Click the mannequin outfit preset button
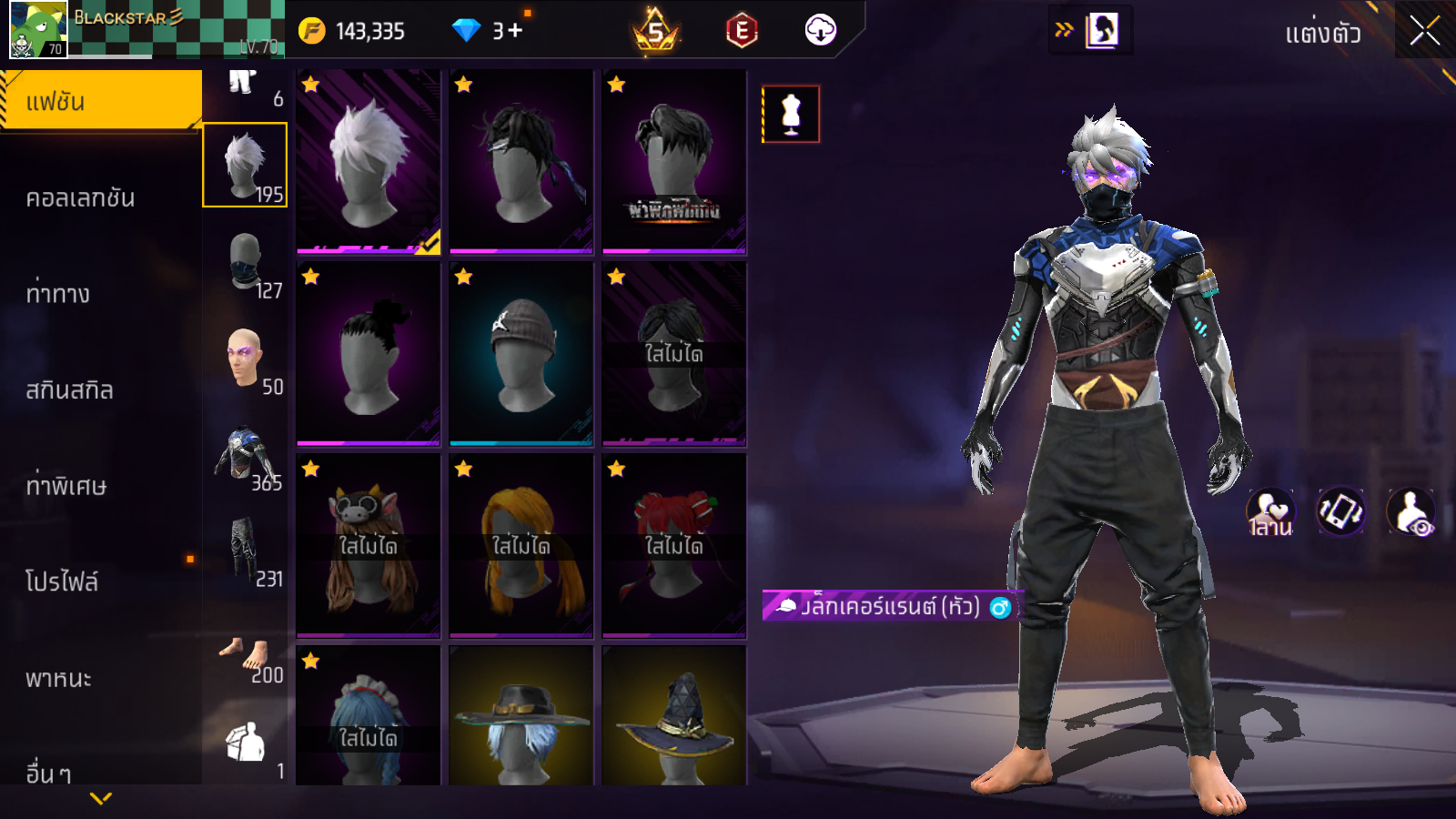This screenshot has height=819, width=1456. (x=791, y=115)
